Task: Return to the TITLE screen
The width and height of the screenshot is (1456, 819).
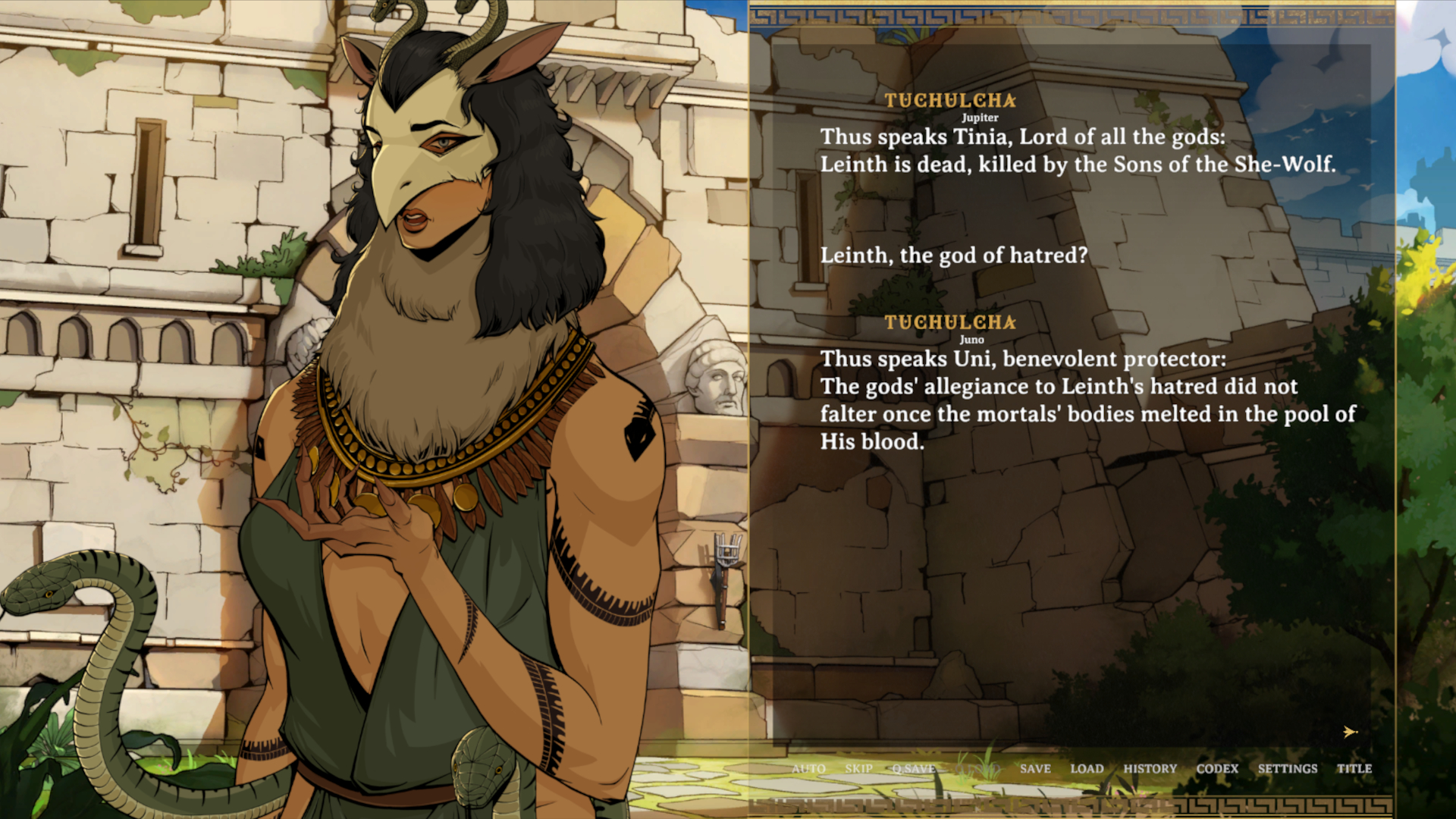Action: click(1354, 768)
